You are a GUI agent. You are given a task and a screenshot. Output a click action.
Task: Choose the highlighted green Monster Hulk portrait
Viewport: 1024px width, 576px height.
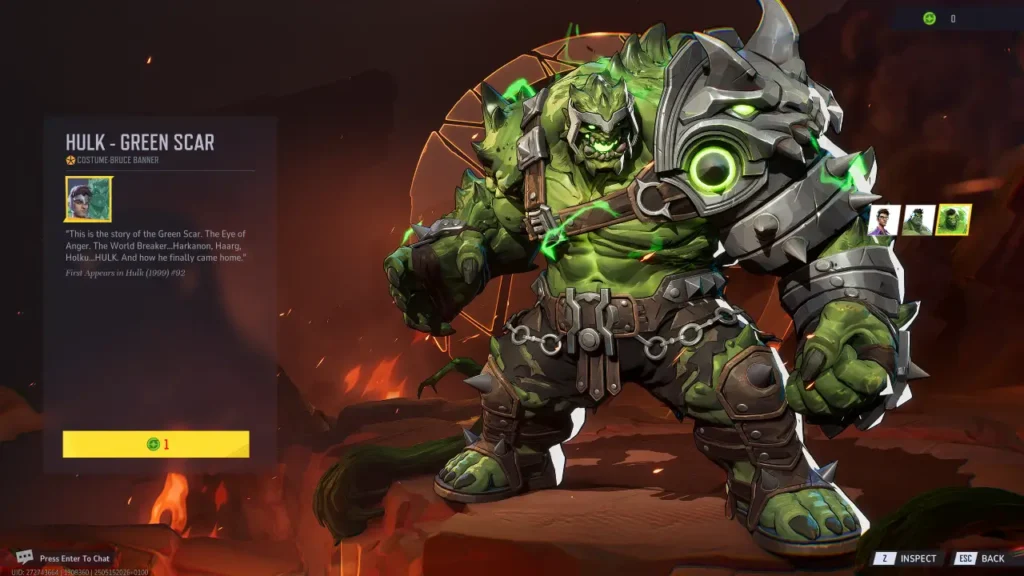pos(953,220)
